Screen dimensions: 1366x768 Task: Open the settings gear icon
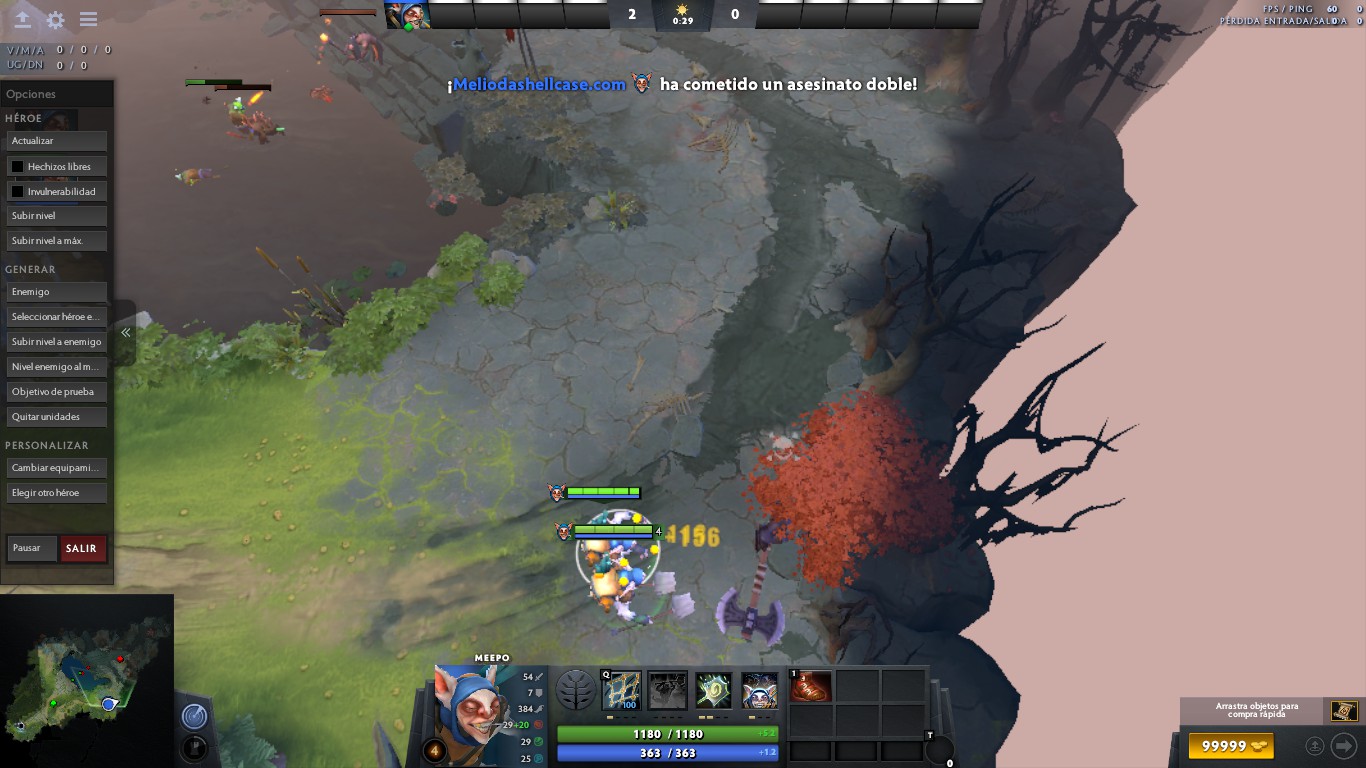tap(56, 20)
